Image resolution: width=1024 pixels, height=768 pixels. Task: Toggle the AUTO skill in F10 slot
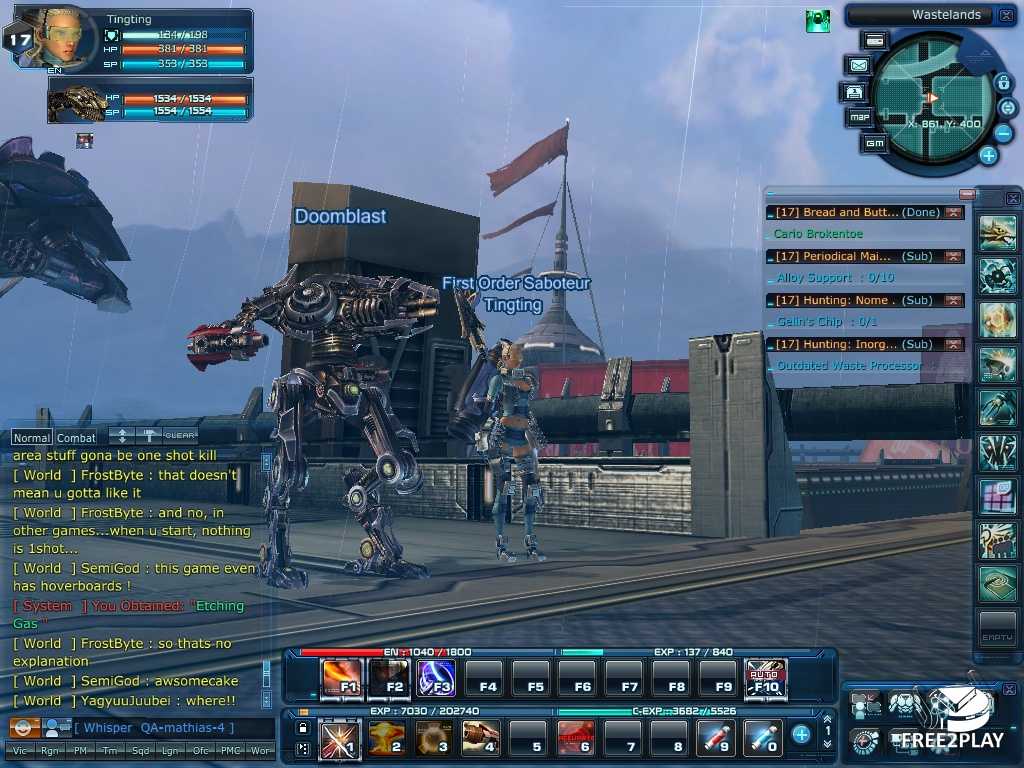(x=766, y=679)
